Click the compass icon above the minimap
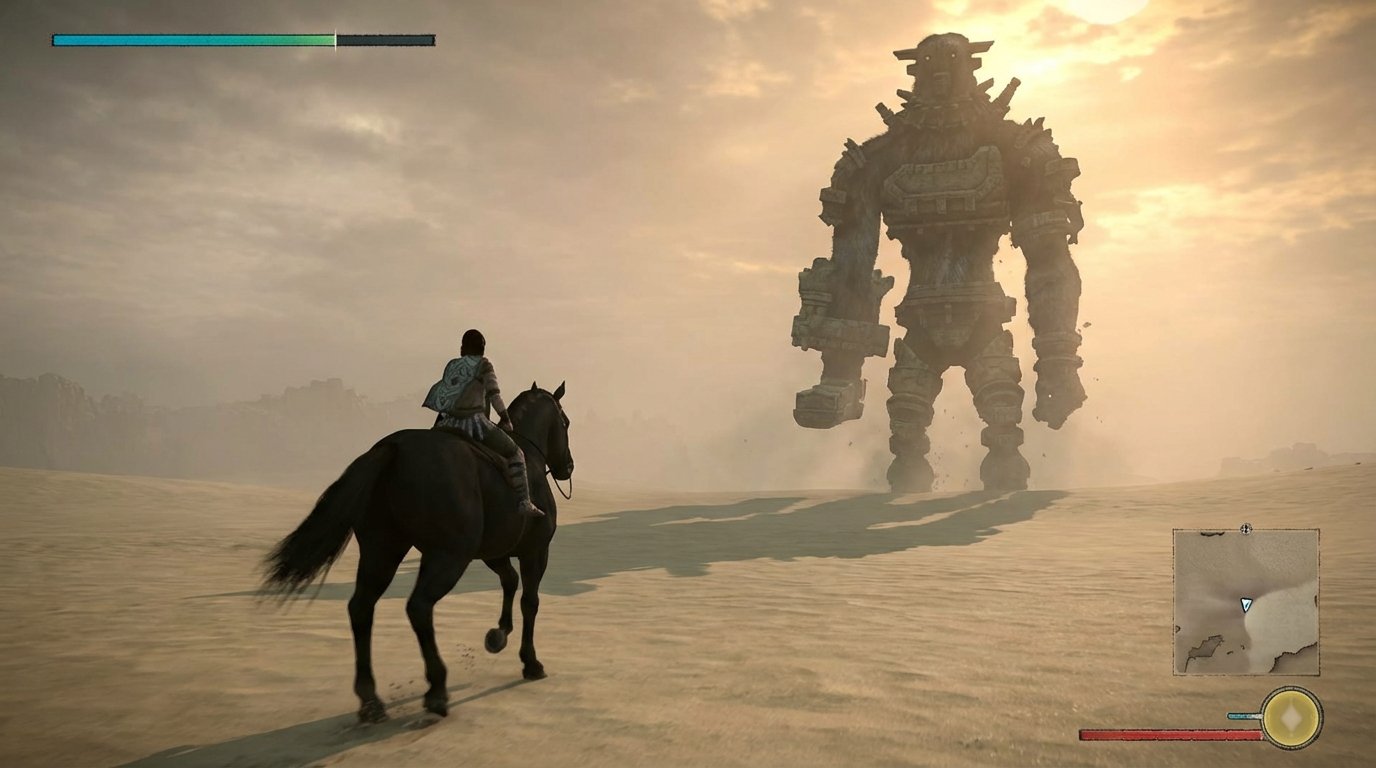The height and width of the screenshot is (768, 1376). (x=1245, y=528)
